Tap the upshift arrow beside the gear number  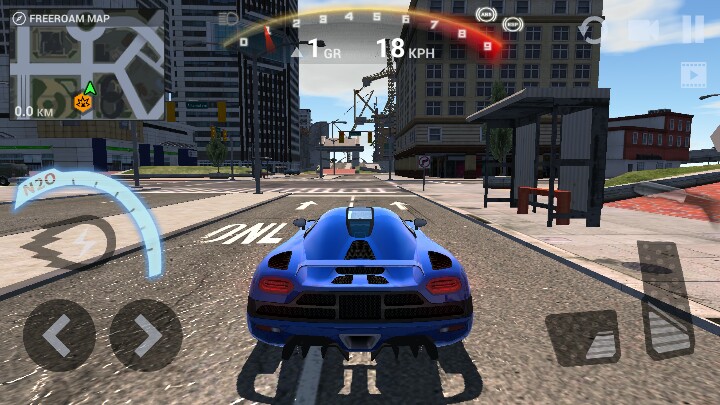pos(297,49)
